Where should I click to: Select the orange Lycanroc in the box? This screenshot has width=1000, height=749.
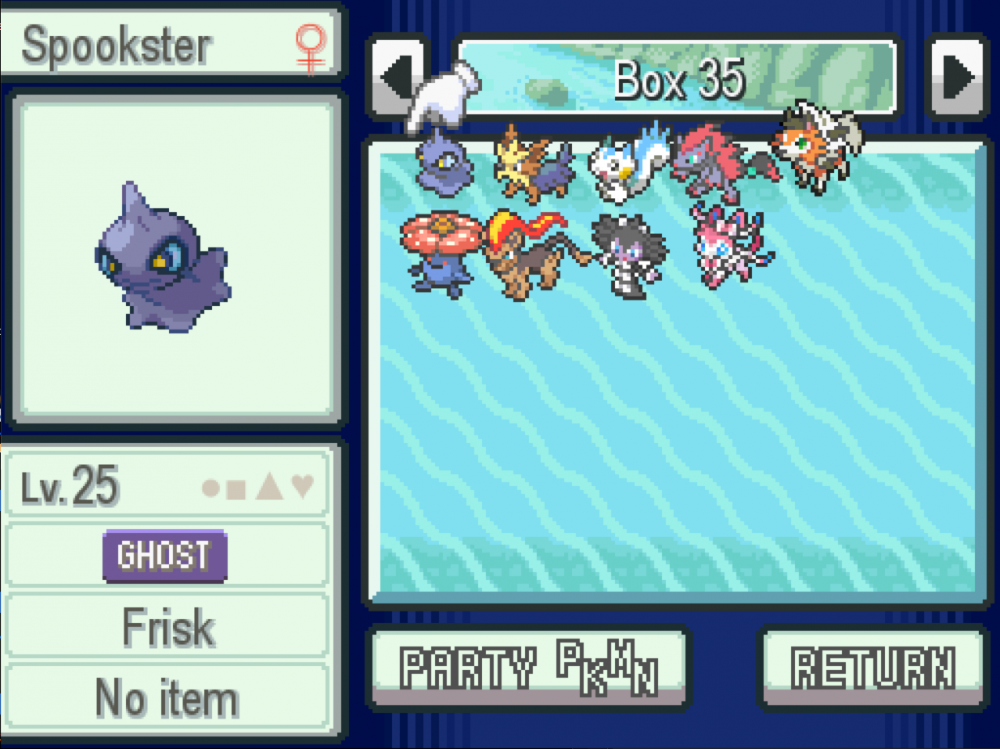tap(815, 150)
